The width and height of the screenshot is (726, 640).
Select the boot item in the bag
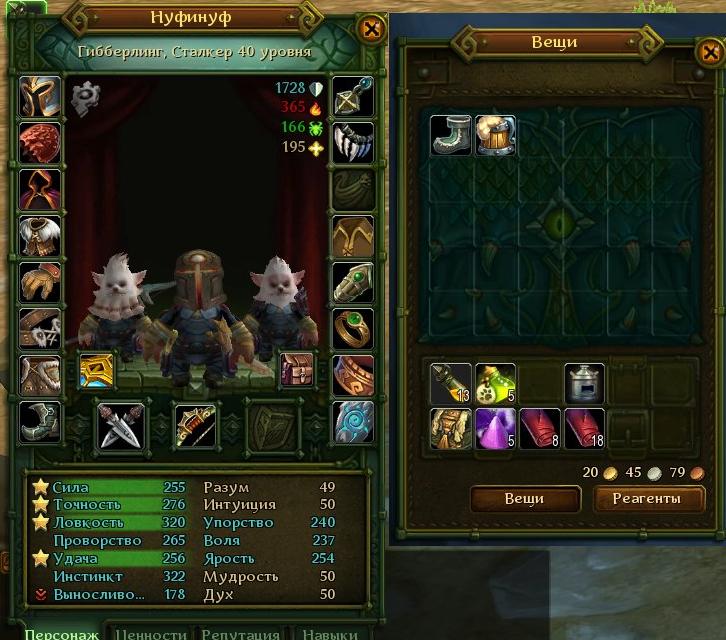pyautogui.click(x=451, y=134)
